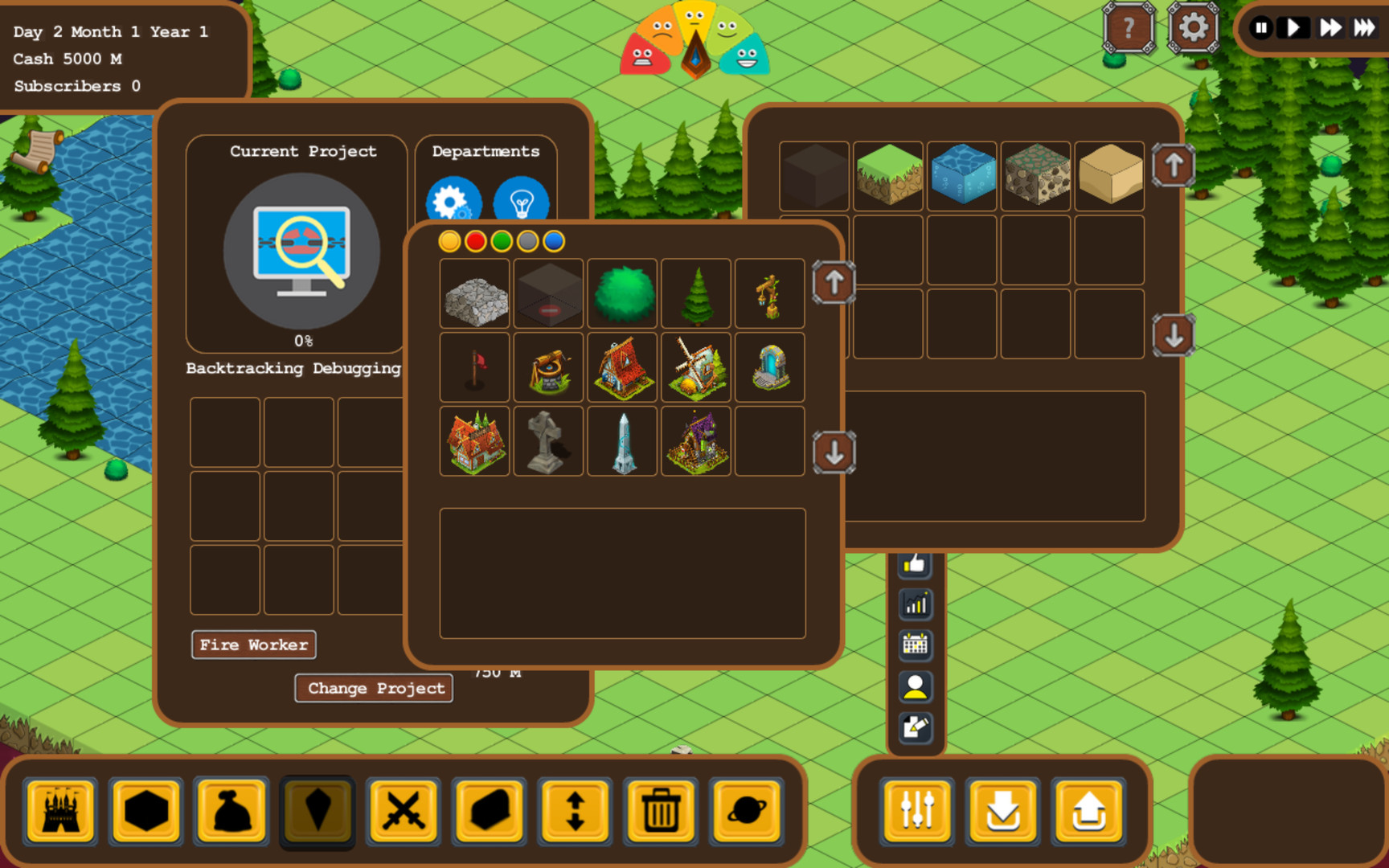Open the worker profile panel

pos(916,686)
